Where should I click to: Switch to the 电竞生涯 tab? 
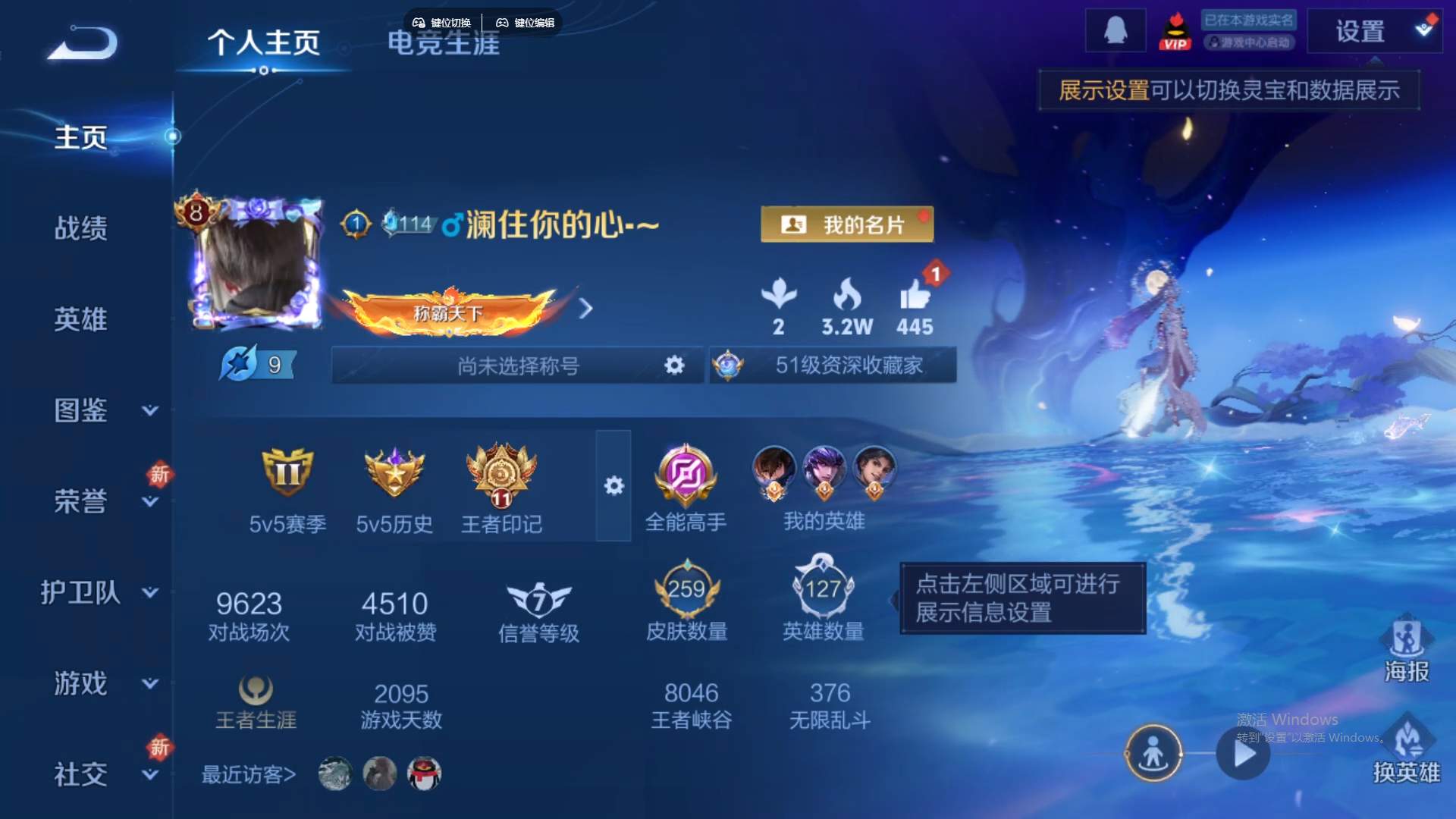[443, 45]
